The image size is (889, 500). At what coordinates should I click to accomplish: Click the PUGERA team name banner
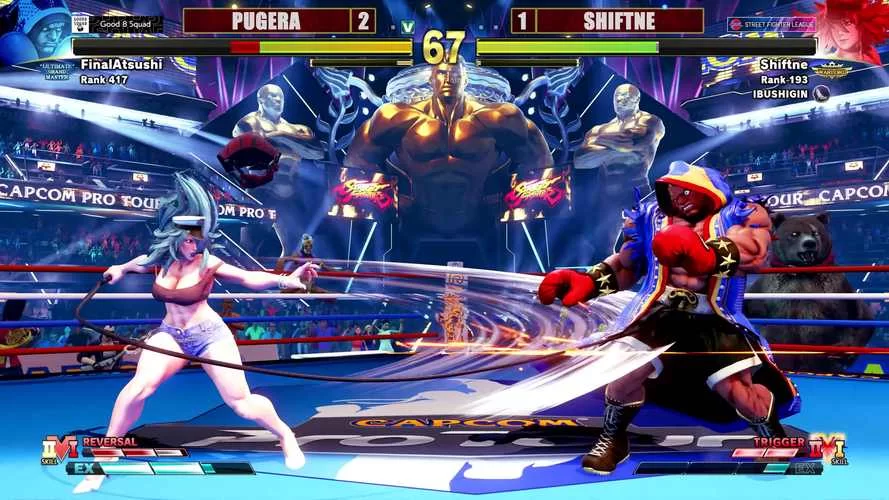click(x=265, y=20)
